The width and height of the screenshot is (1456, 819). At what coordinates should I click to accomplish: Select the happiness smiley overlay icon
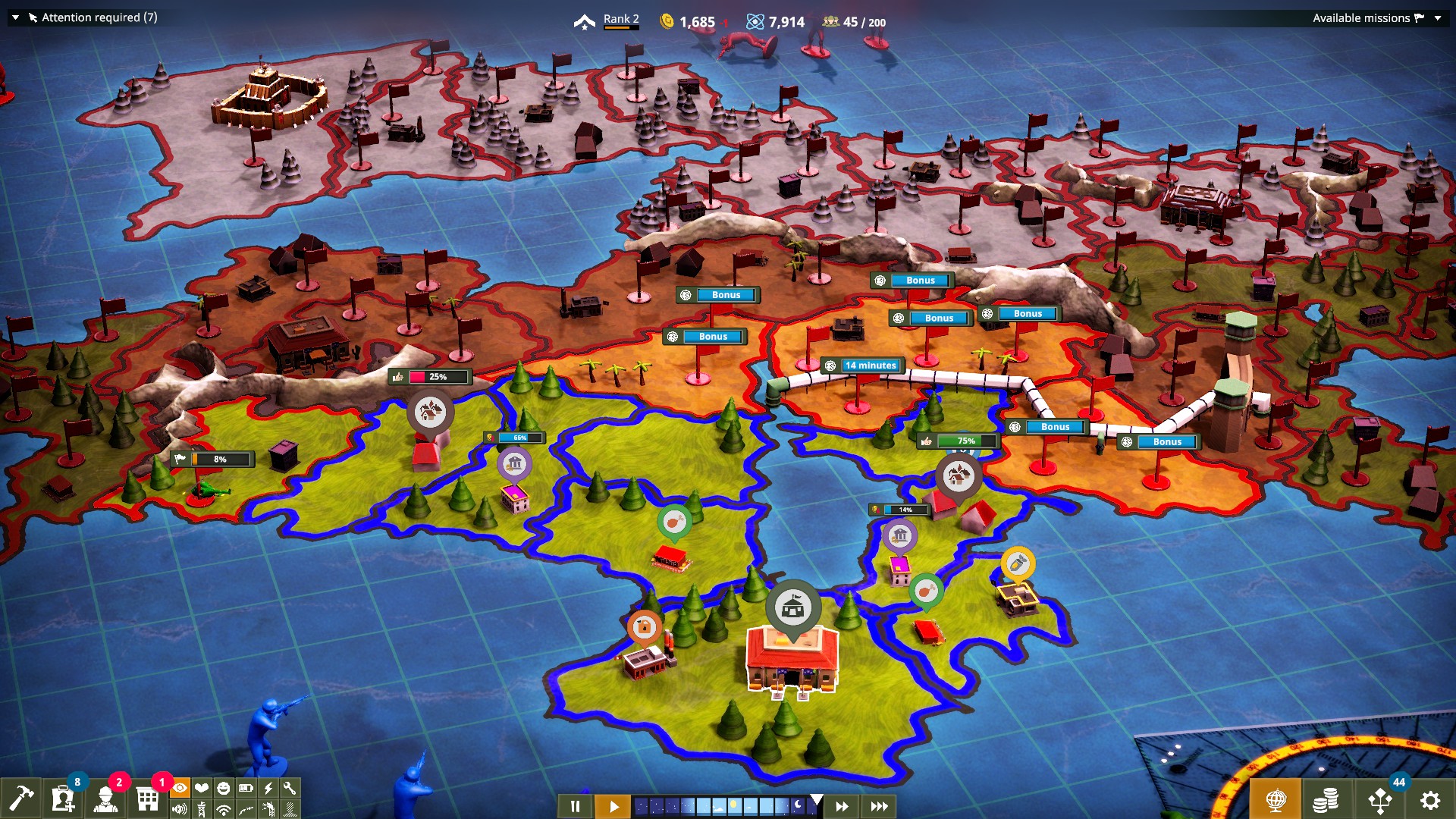click(x=222, y=789)
